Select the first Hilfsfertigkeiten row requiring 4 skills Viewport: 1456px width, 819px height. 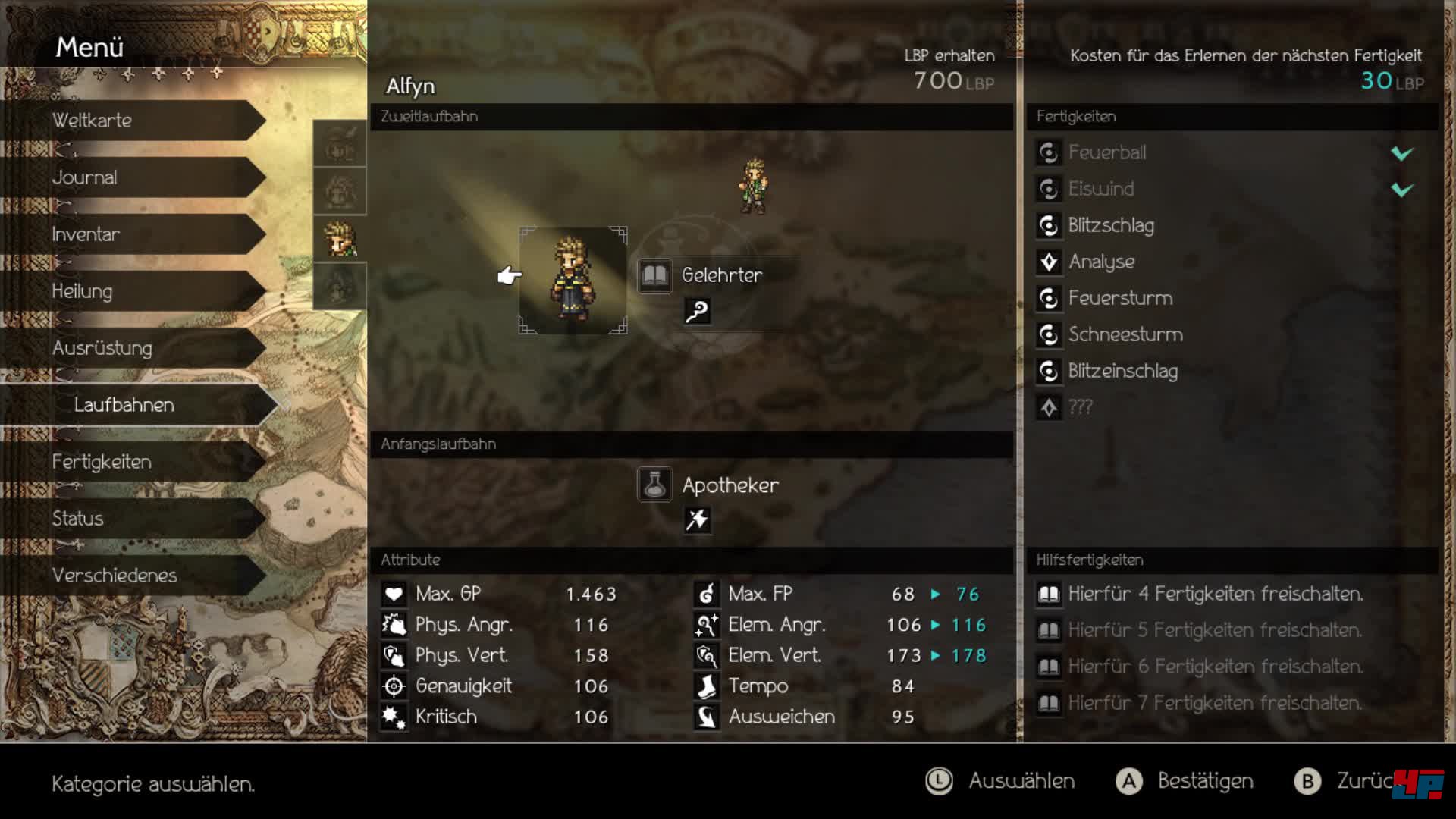coord(1215,594)
